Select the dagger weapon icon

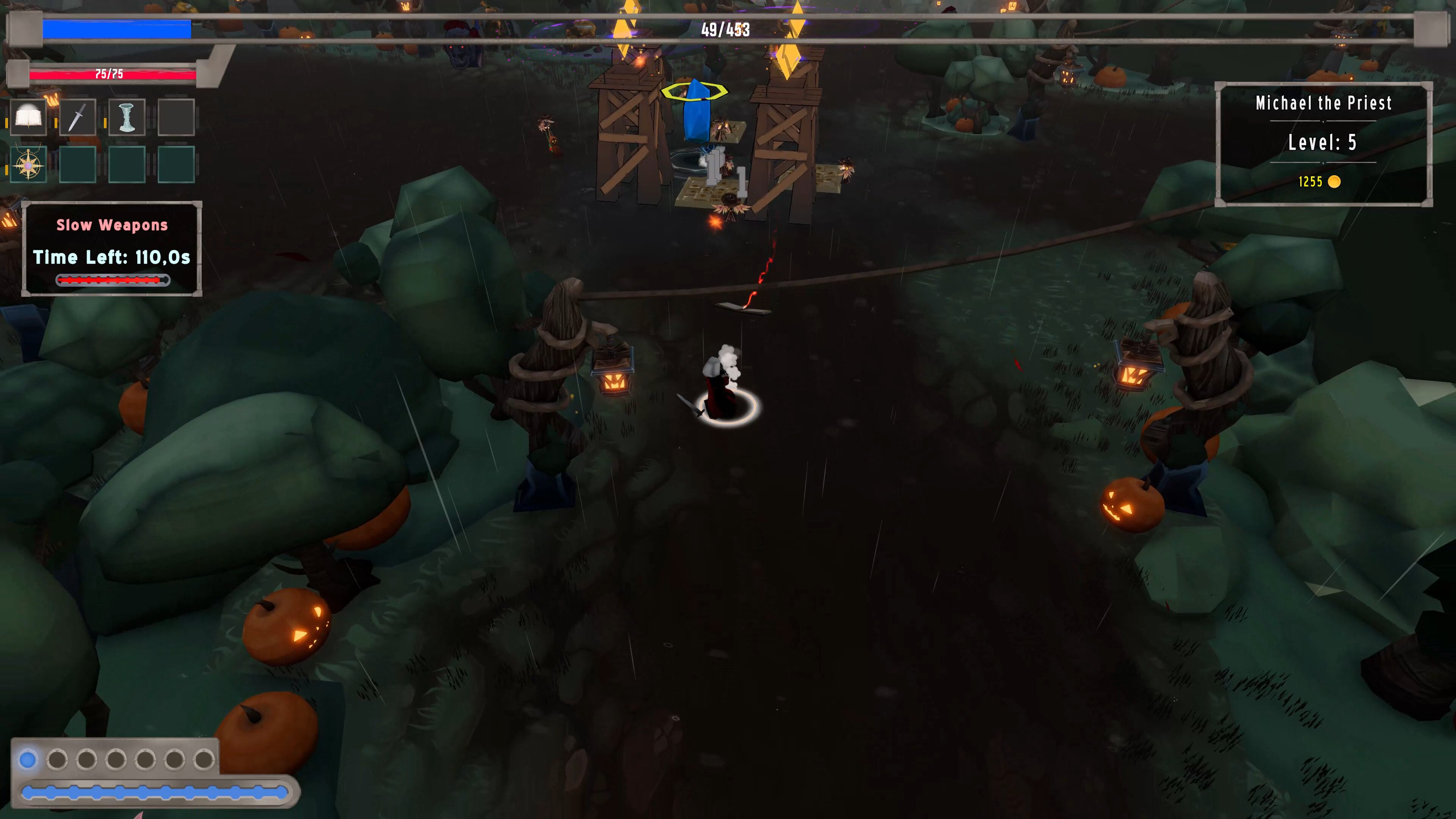coord(78,117)
